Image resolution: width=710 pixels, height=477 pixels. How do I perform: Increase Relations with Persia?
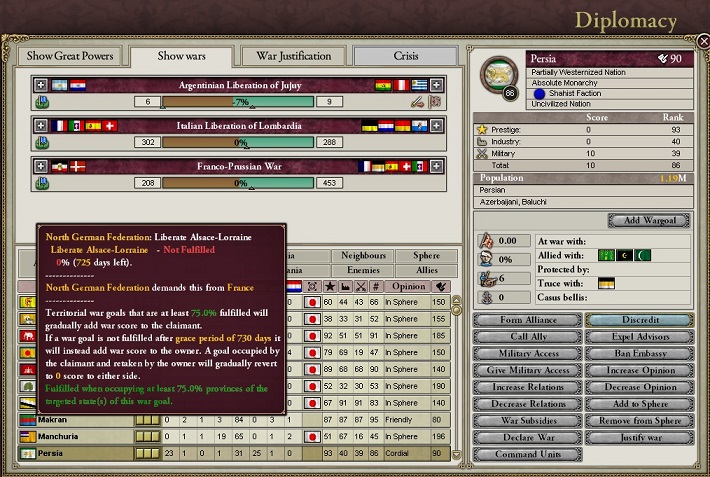point(527,386)
